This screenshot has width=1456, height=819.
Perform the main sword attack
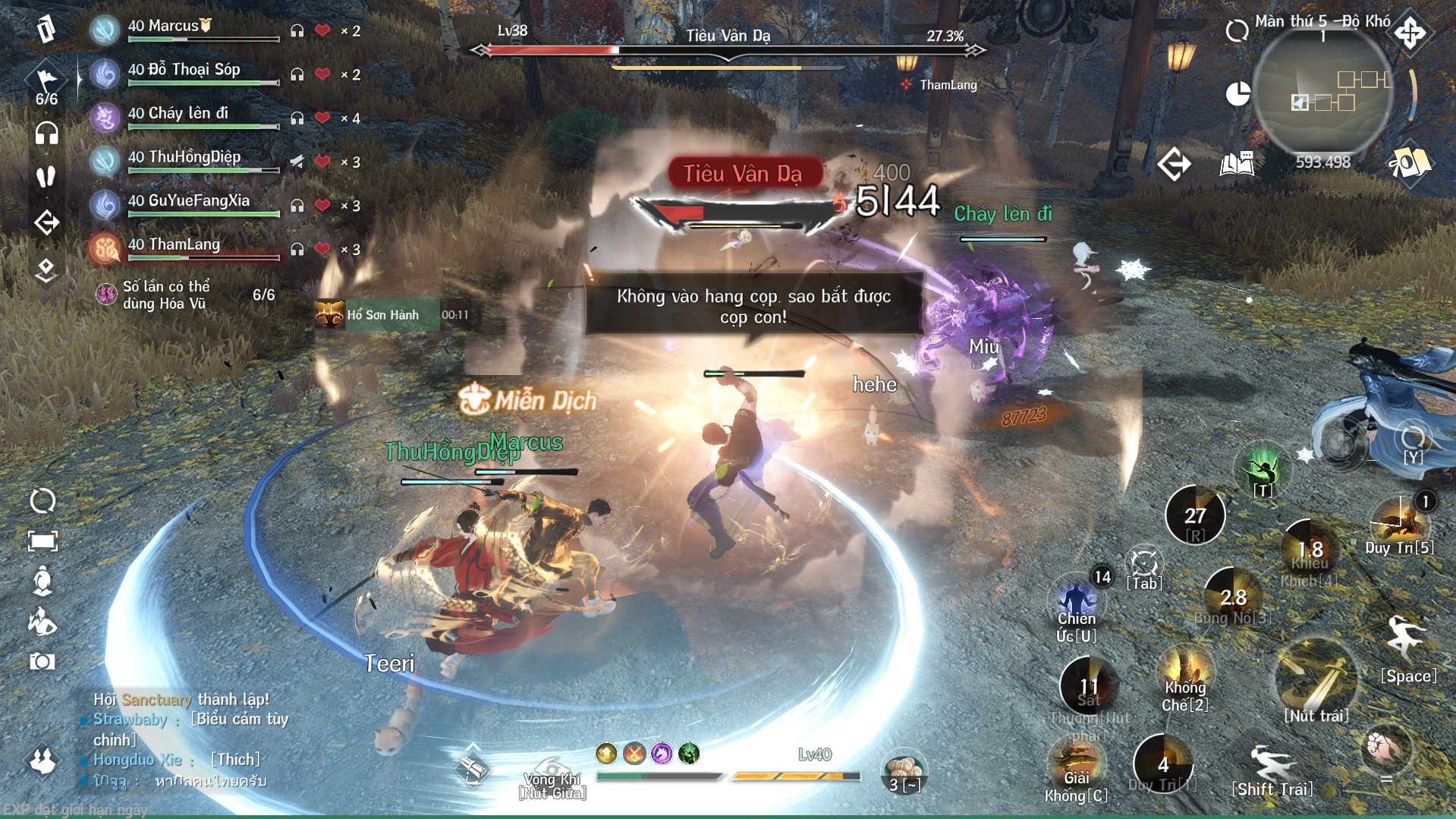click(1316, 679)
